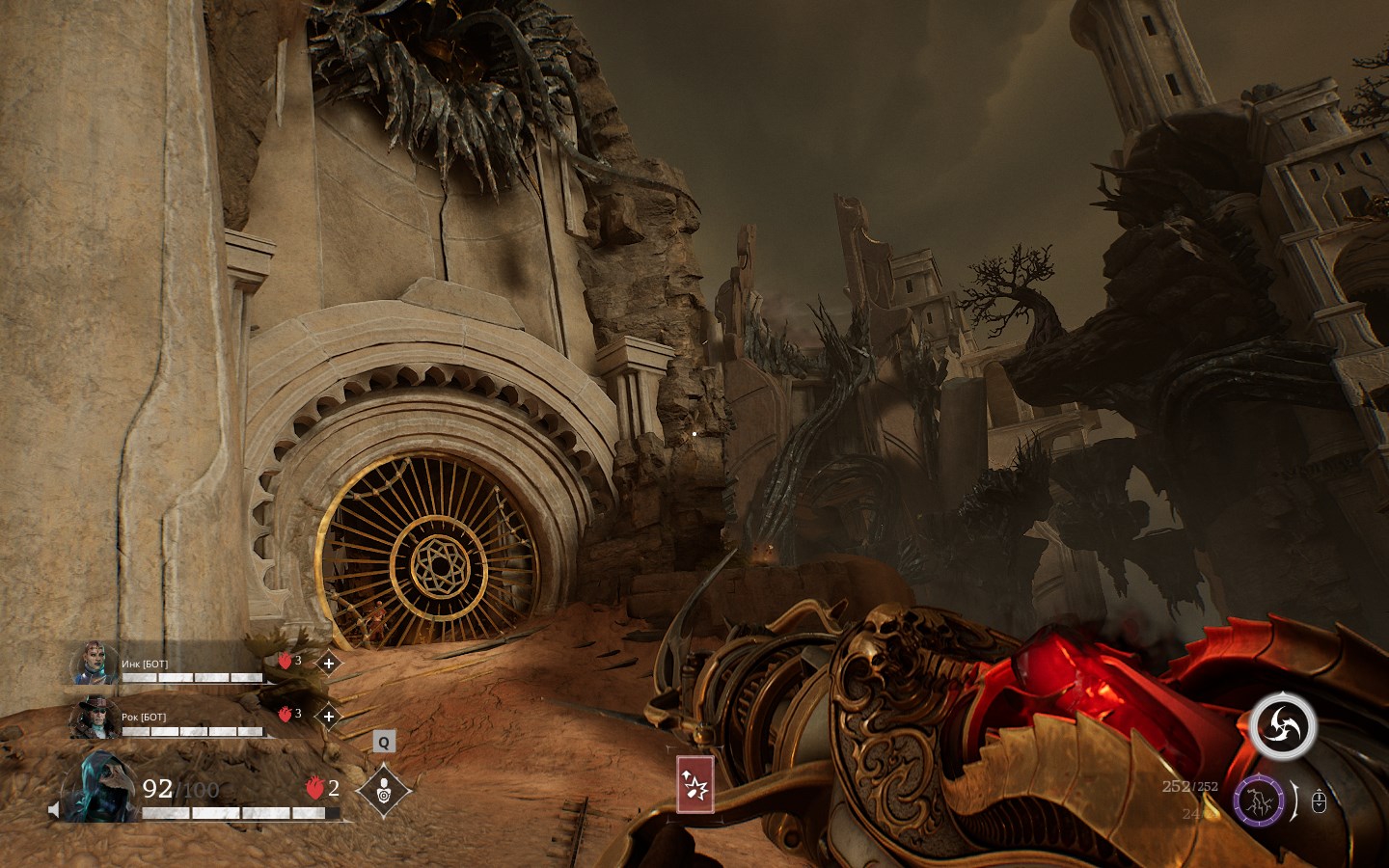
Task: Click the plus icon beside Рок [БОТ]
Action: point(329,717)
